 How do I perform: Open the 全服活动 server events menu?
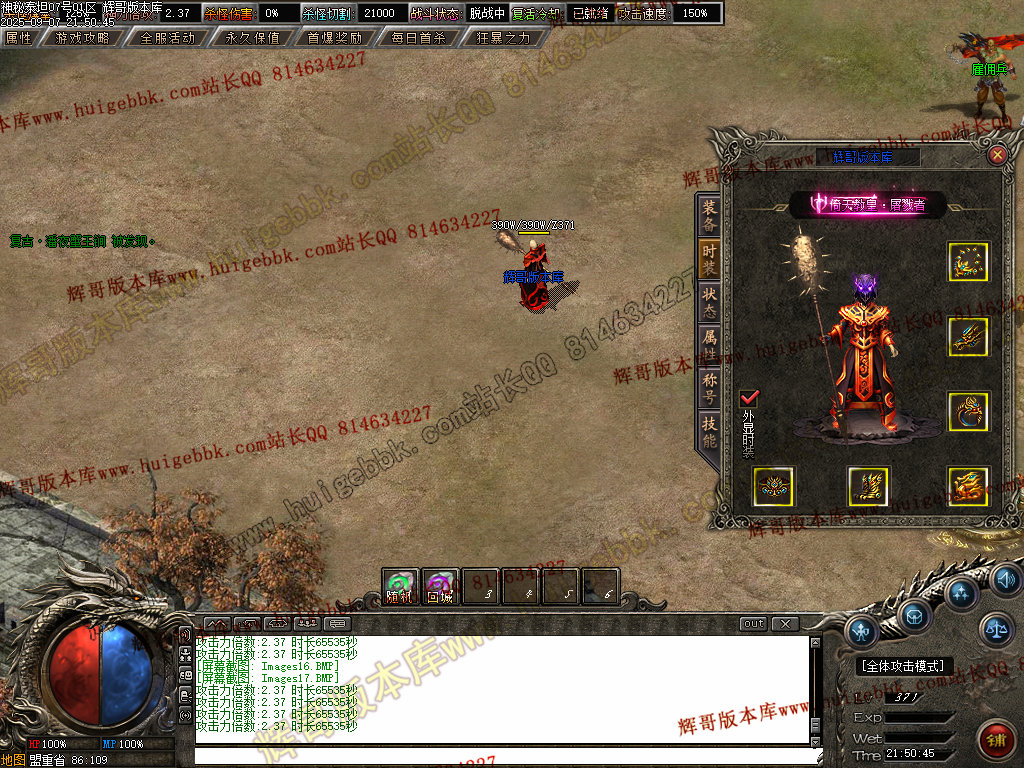point(167,38)
